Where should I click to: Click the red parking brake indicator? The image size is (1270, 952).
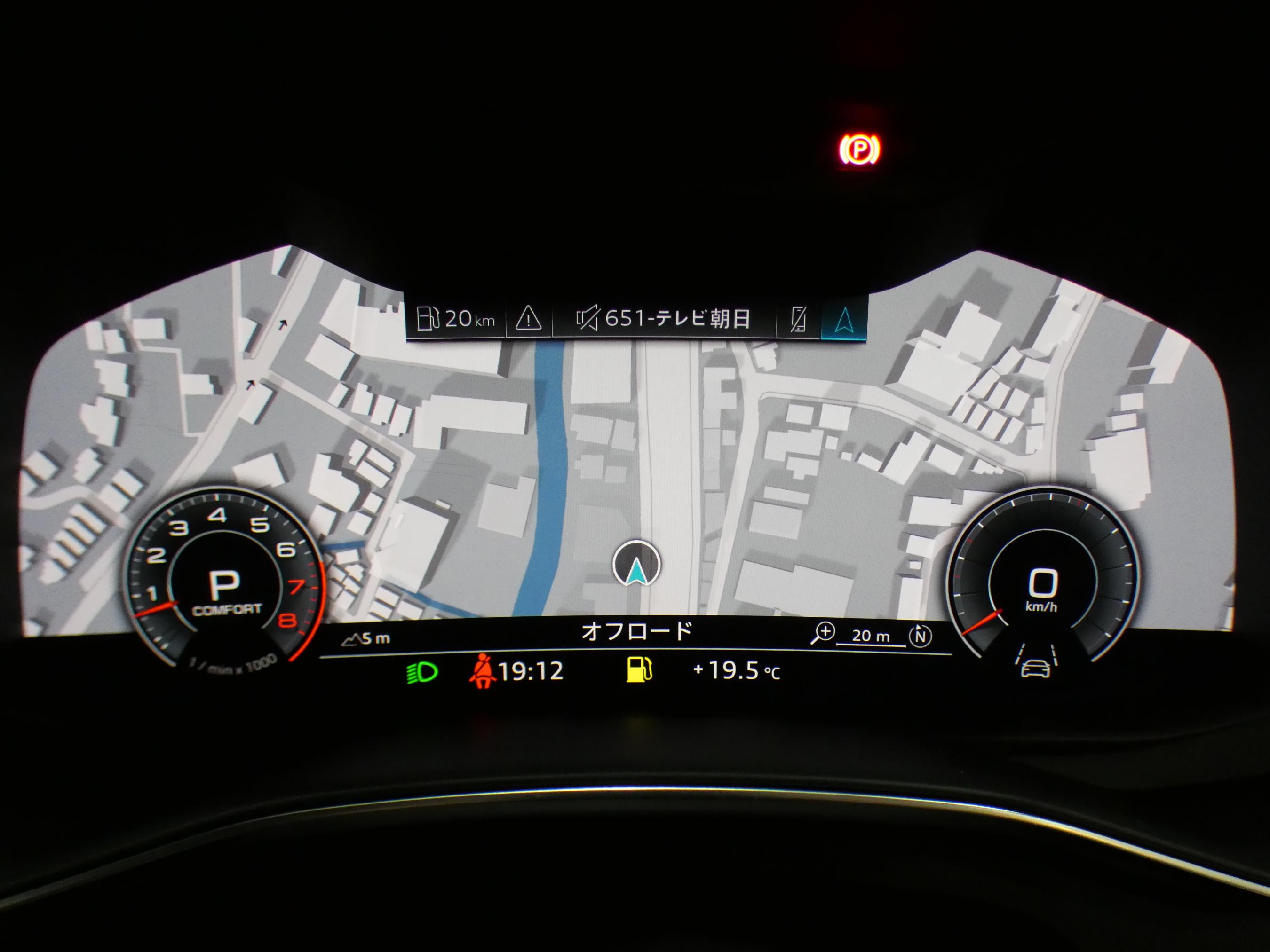tap(858, 150)
